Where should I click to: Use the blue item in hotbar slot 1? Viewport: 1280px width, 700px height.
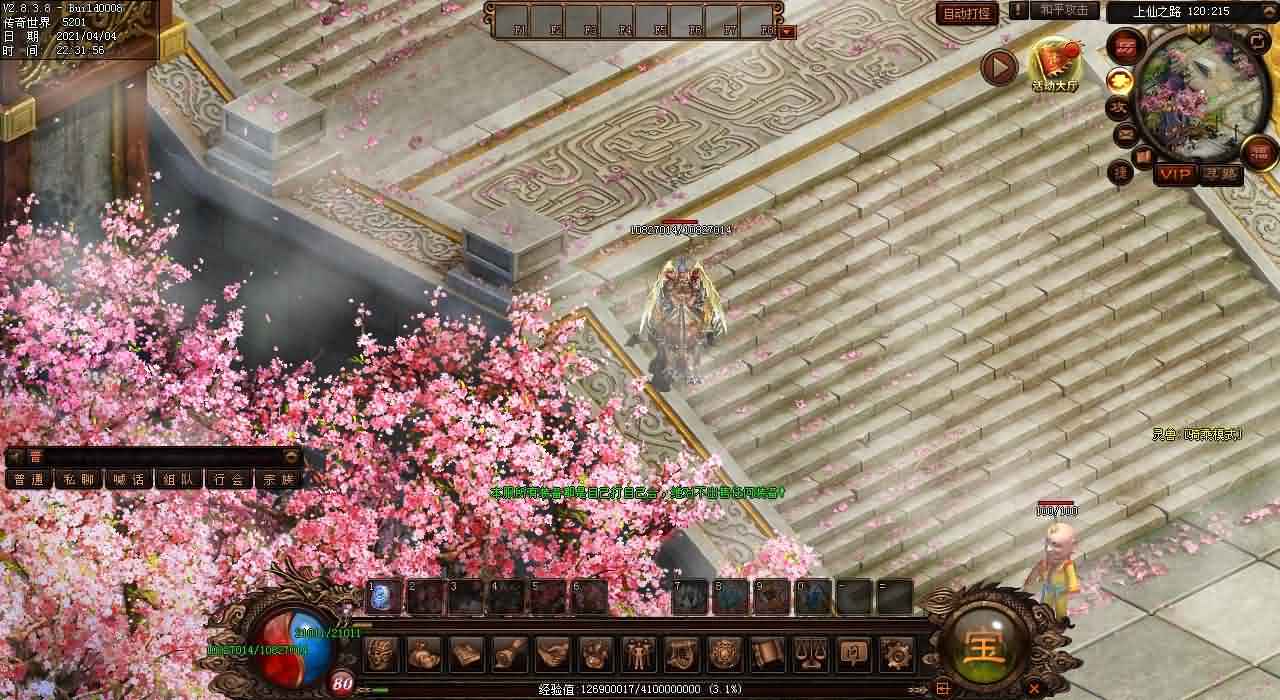click(384, 597)
